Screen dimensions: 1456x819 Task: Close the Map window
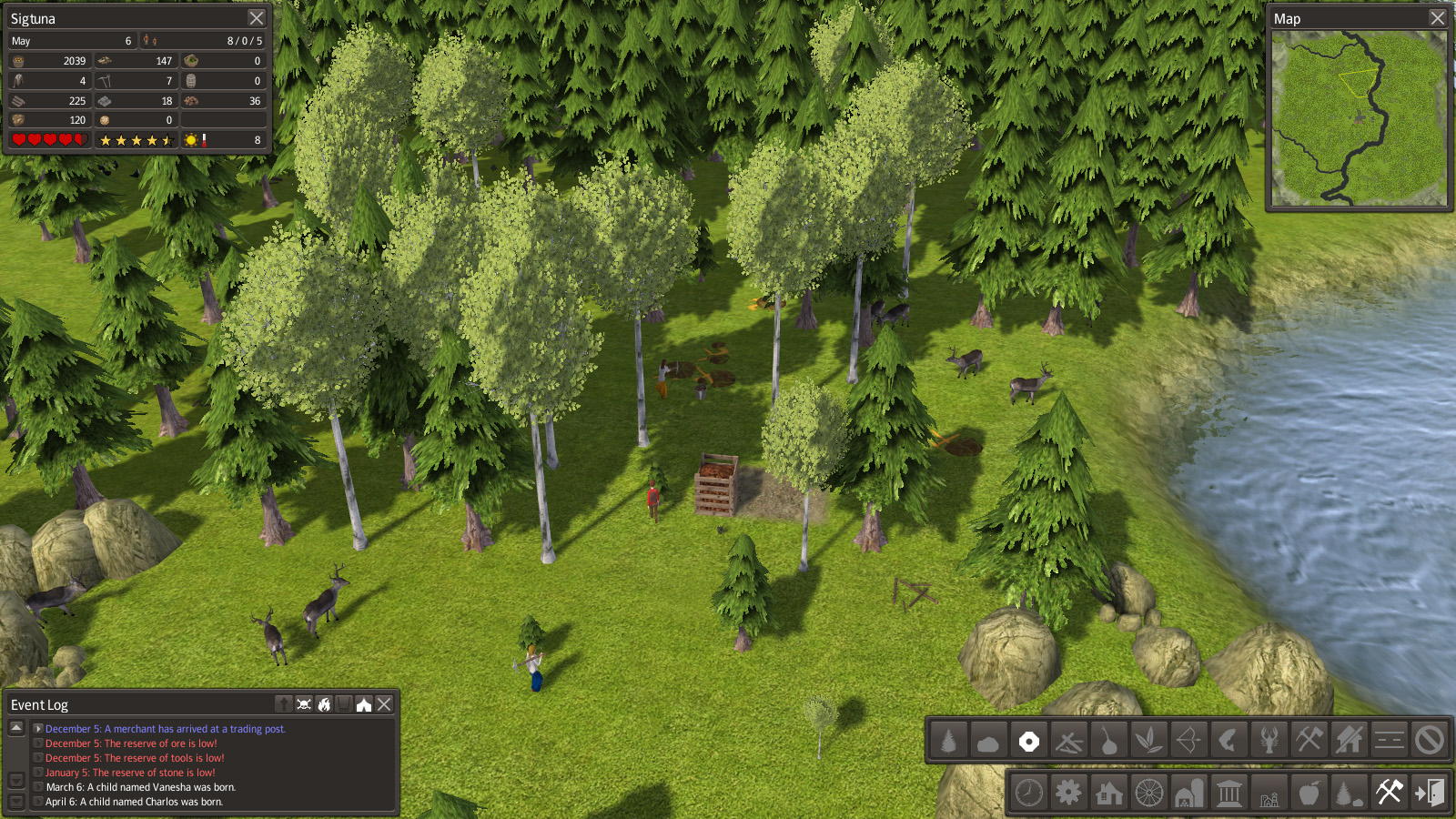1437,18
